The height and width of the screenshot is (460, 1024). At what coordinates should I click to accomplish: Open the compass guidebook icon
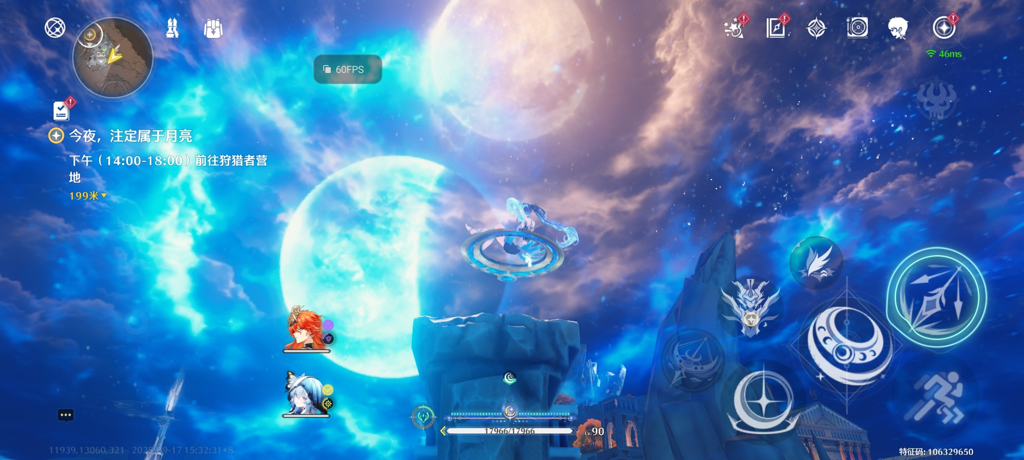click(776, 28)
